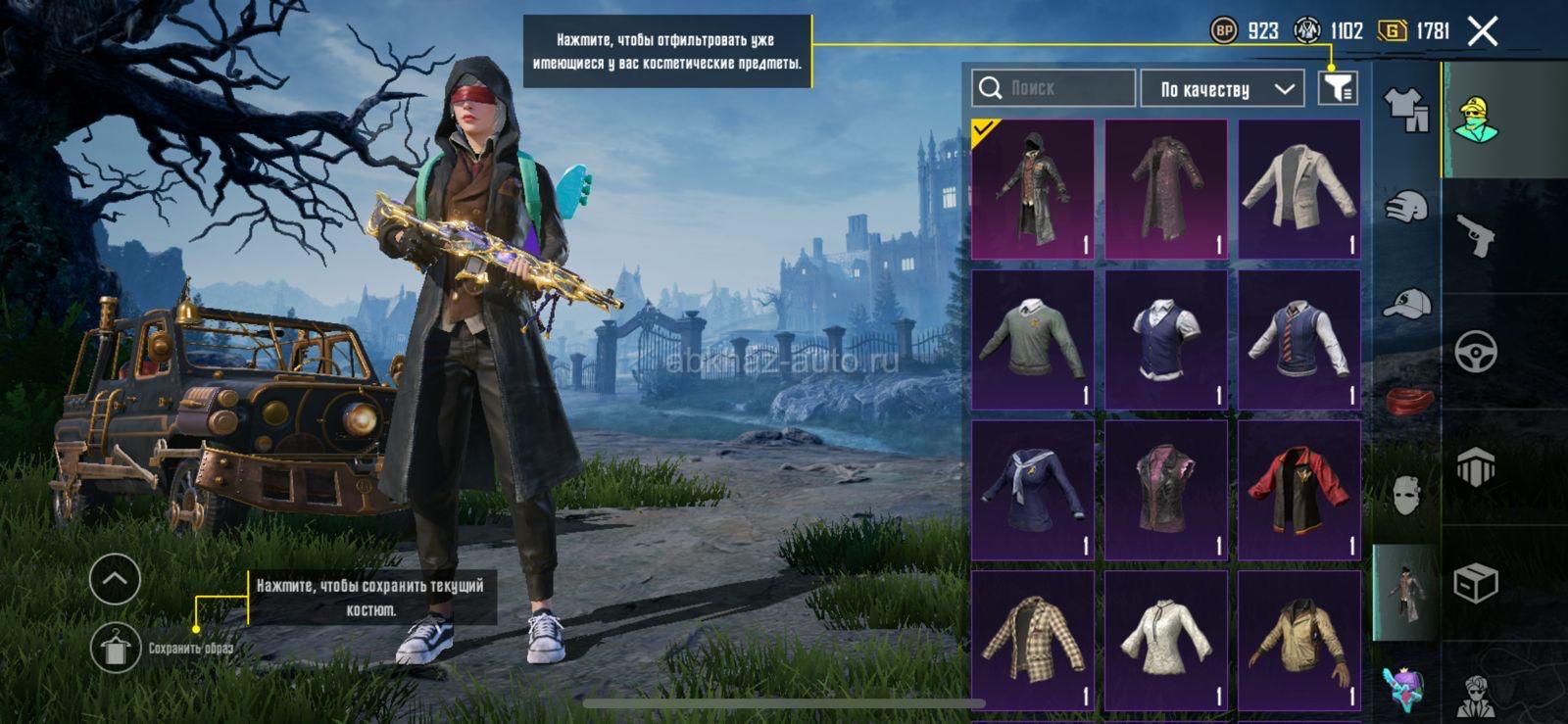This screenshot has height=724, width=1568.
Task: Switch to the shirt and pants clothing tab
Action: click(1405, 108)
